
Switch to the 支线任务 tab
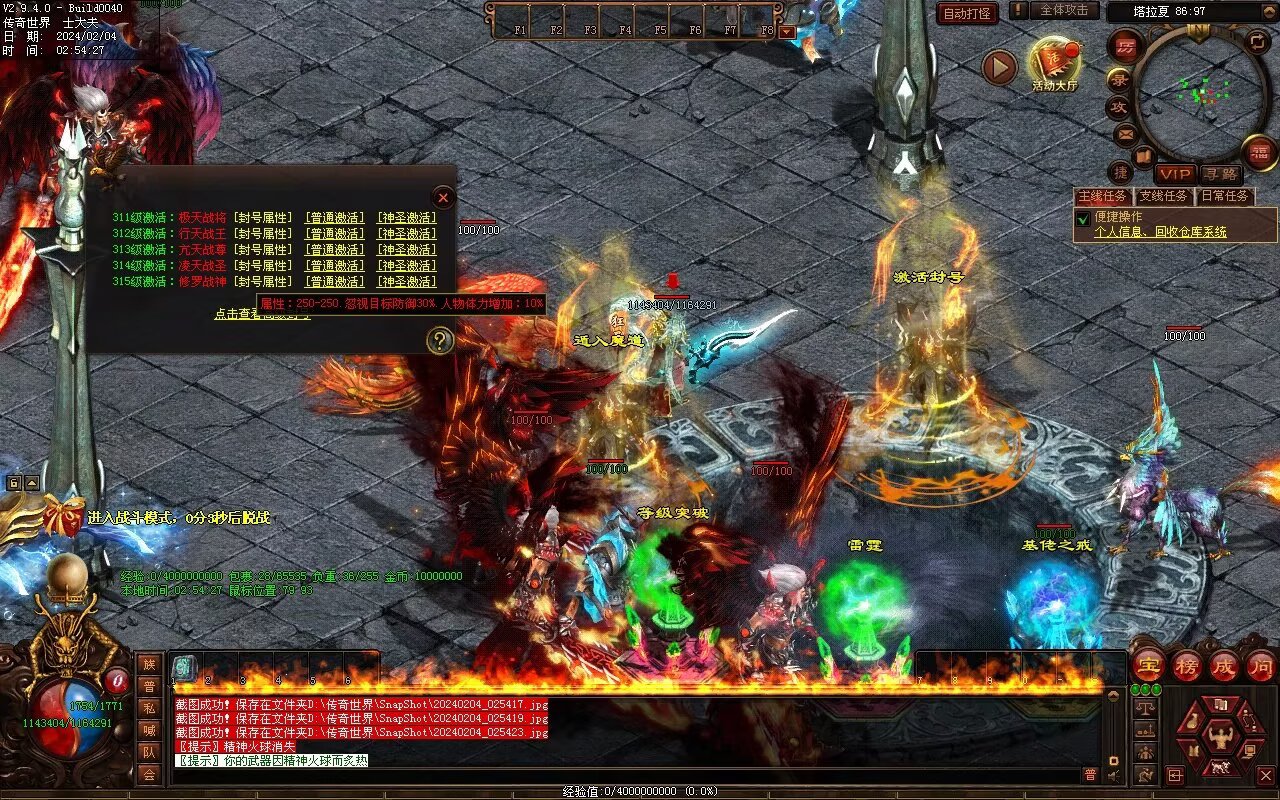tap(1164, 197)
